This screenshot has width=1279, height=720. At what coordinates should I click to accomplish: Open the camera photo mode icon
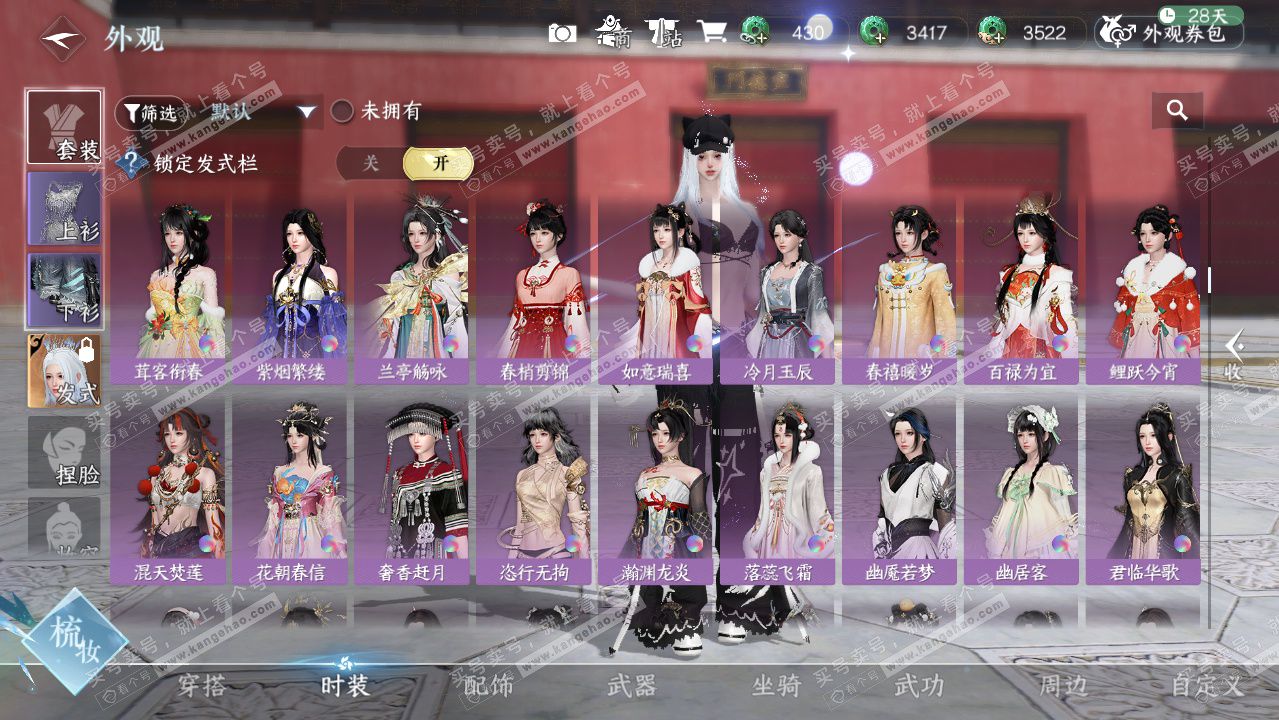tap(562, 33)
